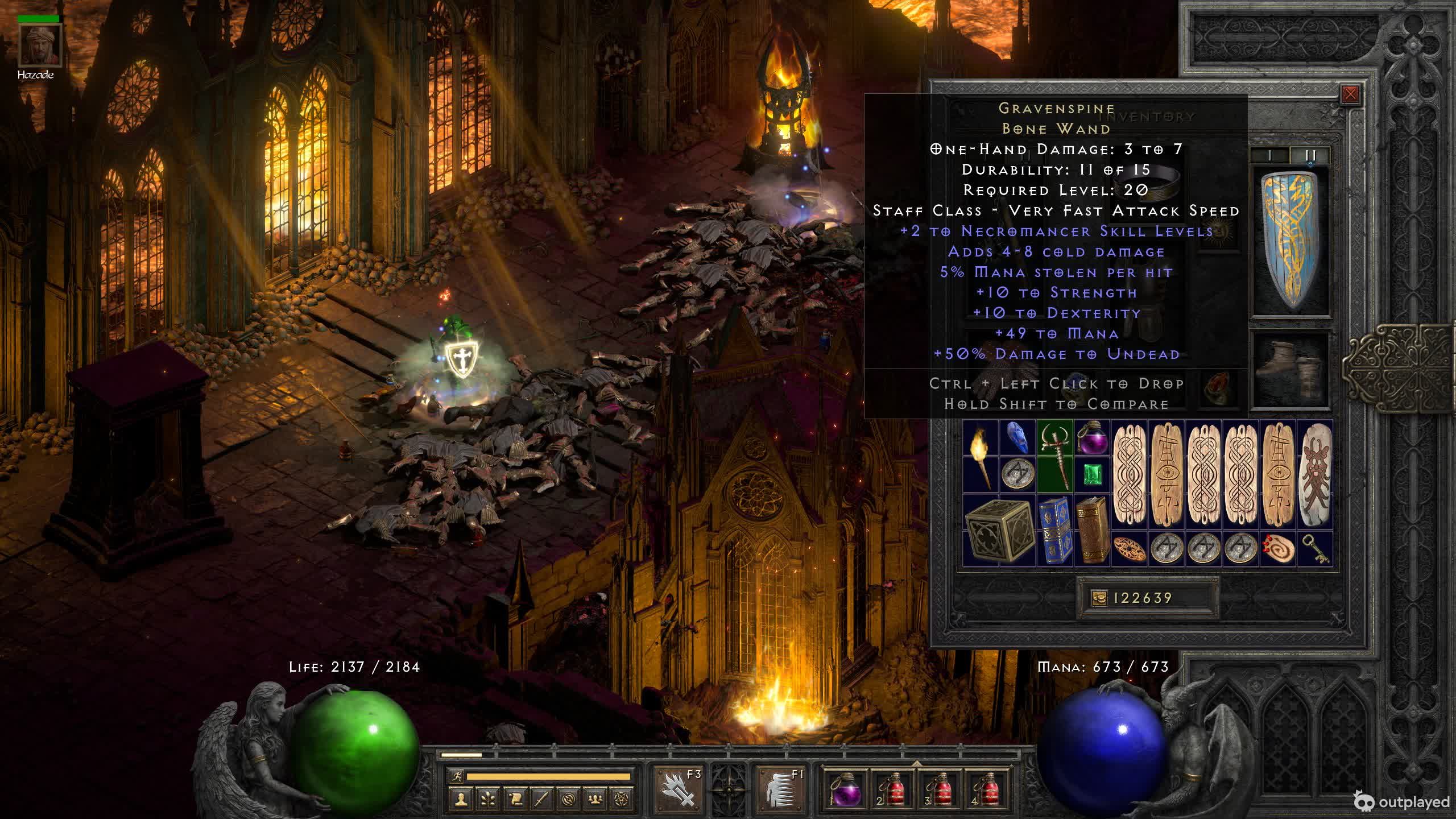Toggle the run/walk button

457,776
